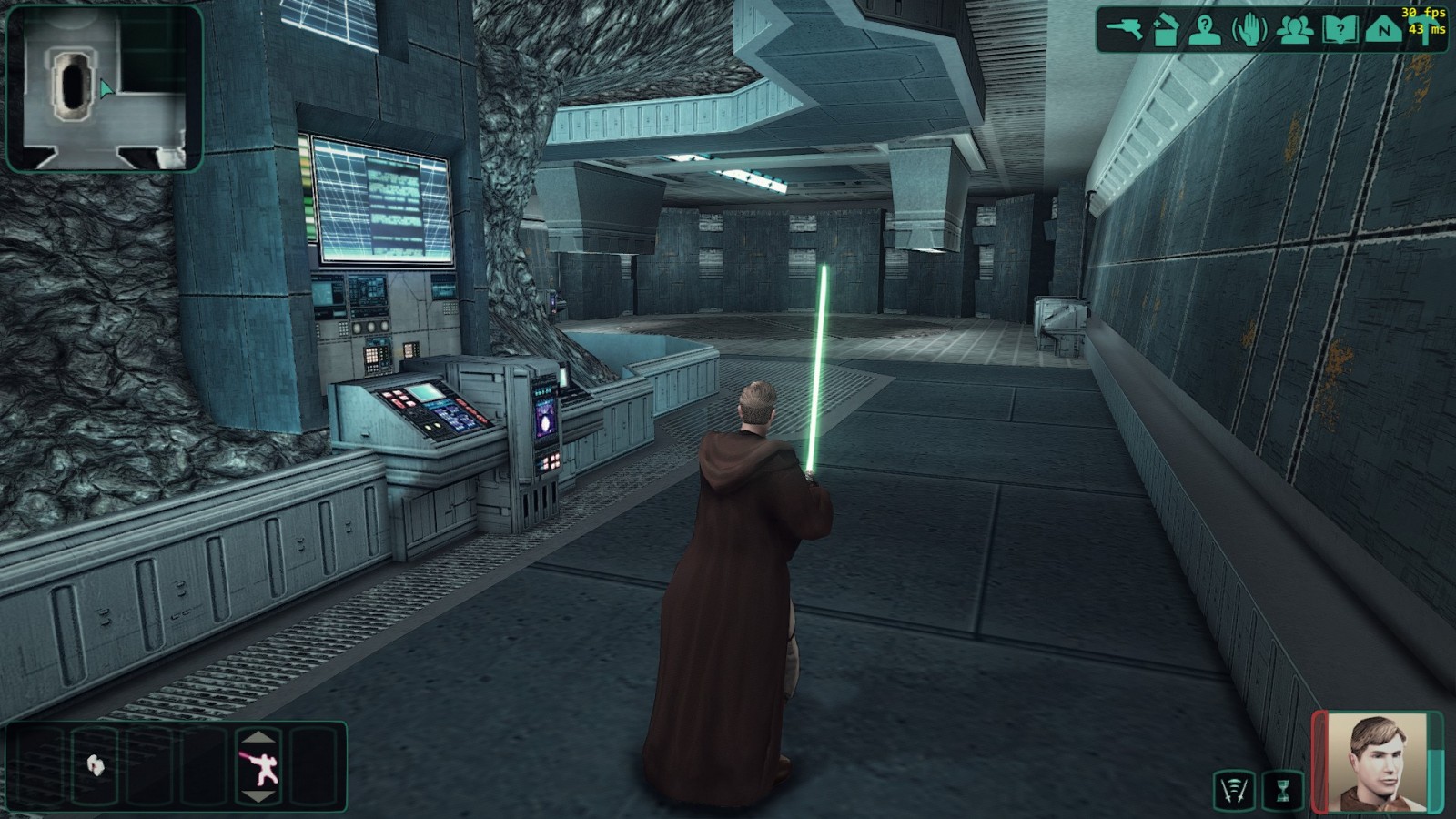Toggle the crossed swords weapon-swap button
The height and width of the screenshot is (819, 1456).
click(x=1233, y=790)
